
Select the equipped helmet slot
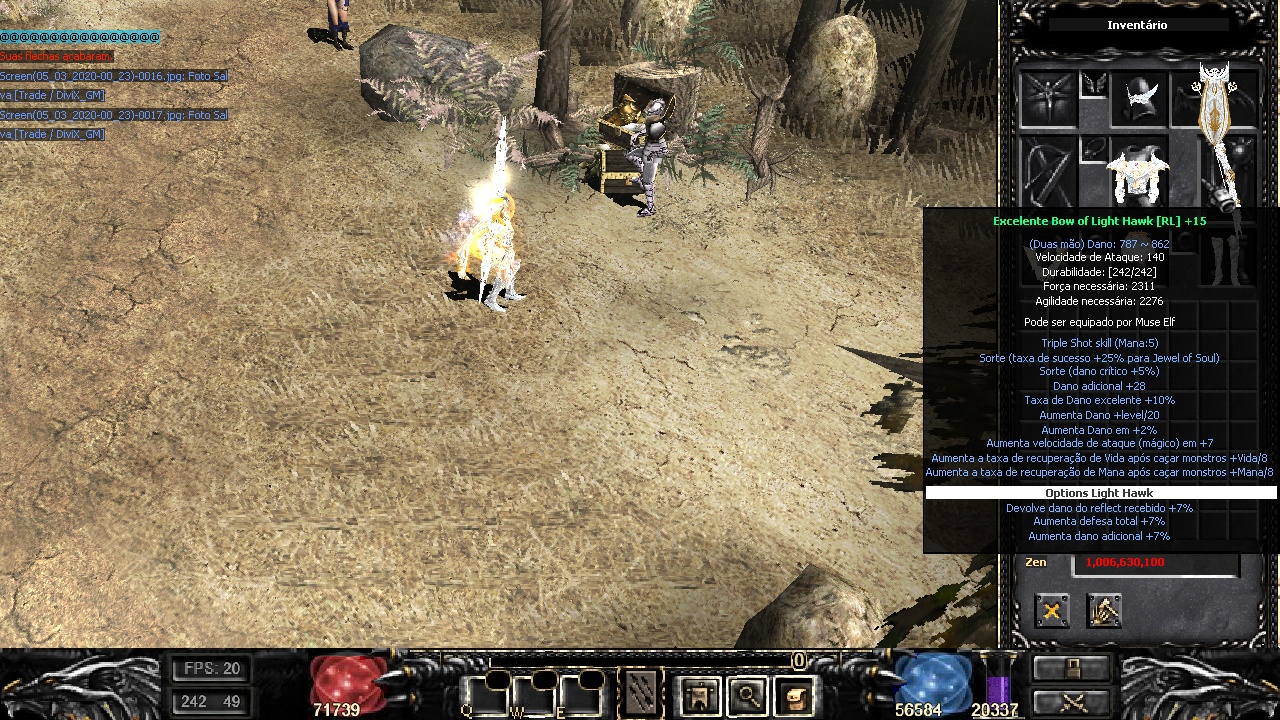pos(1138,100)
